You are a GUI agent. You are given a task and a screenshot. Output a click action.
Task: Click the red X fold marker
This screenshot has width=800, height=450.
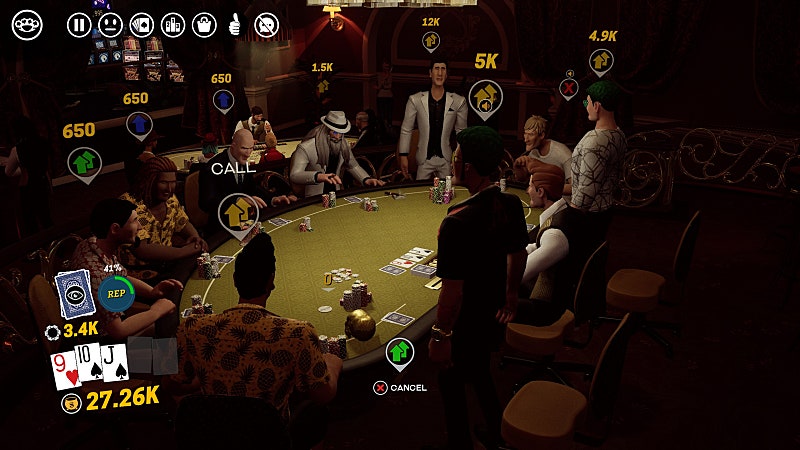(x=569, y=87)
